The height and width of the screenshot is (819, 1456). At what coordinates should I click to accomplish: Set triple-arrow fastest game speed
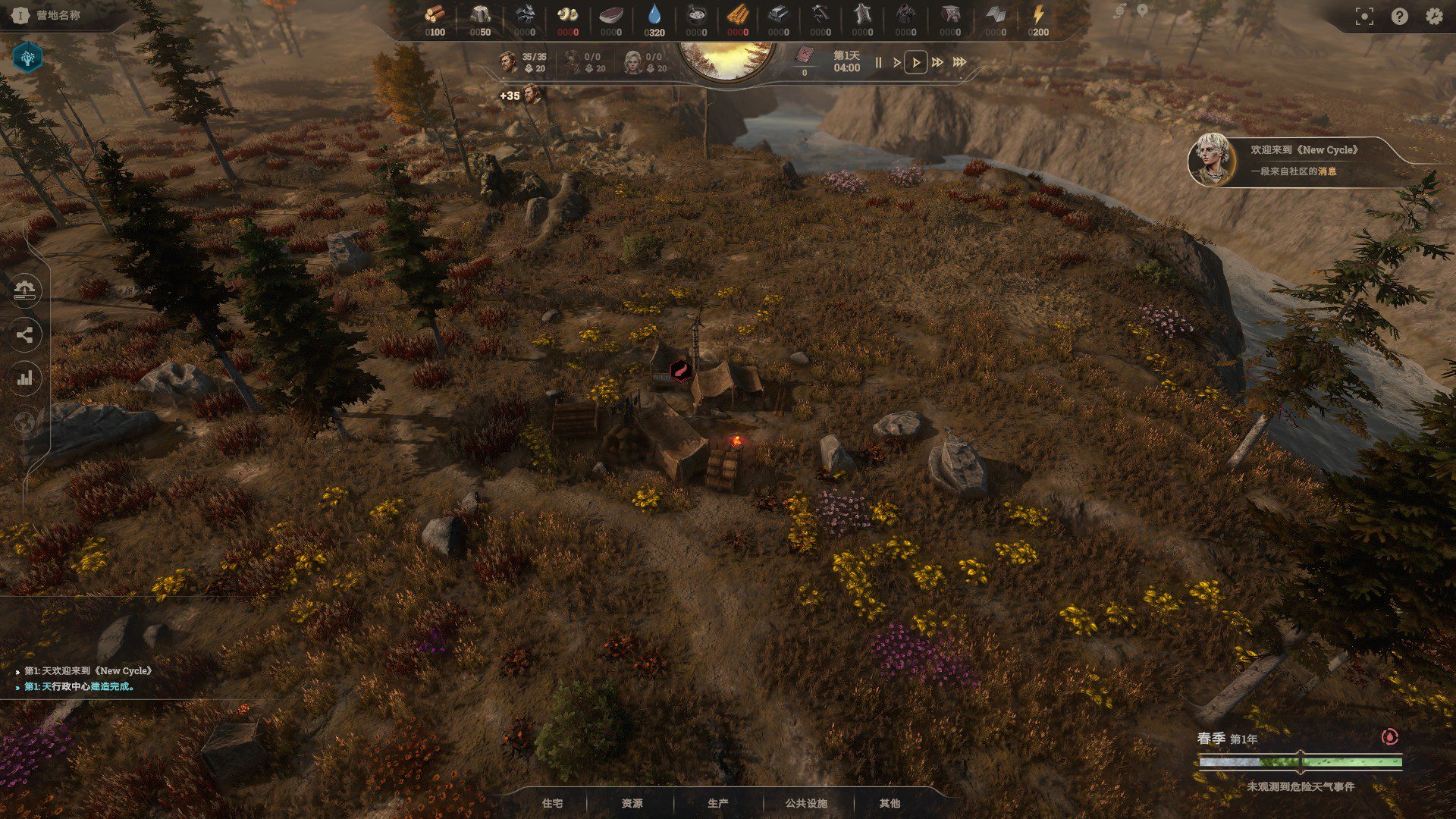pos(960,62)
